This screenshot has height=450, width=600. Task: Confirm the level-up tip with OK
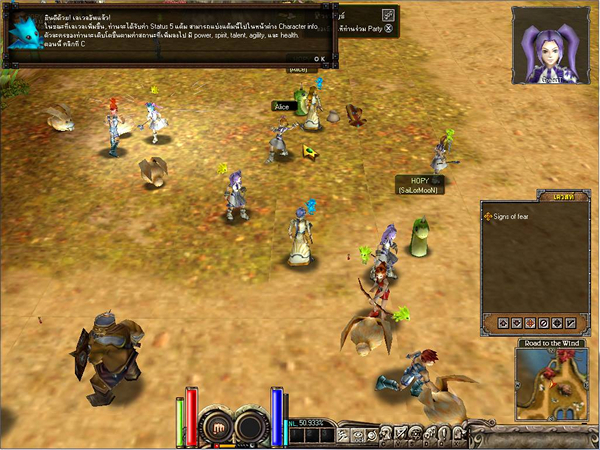318,59
